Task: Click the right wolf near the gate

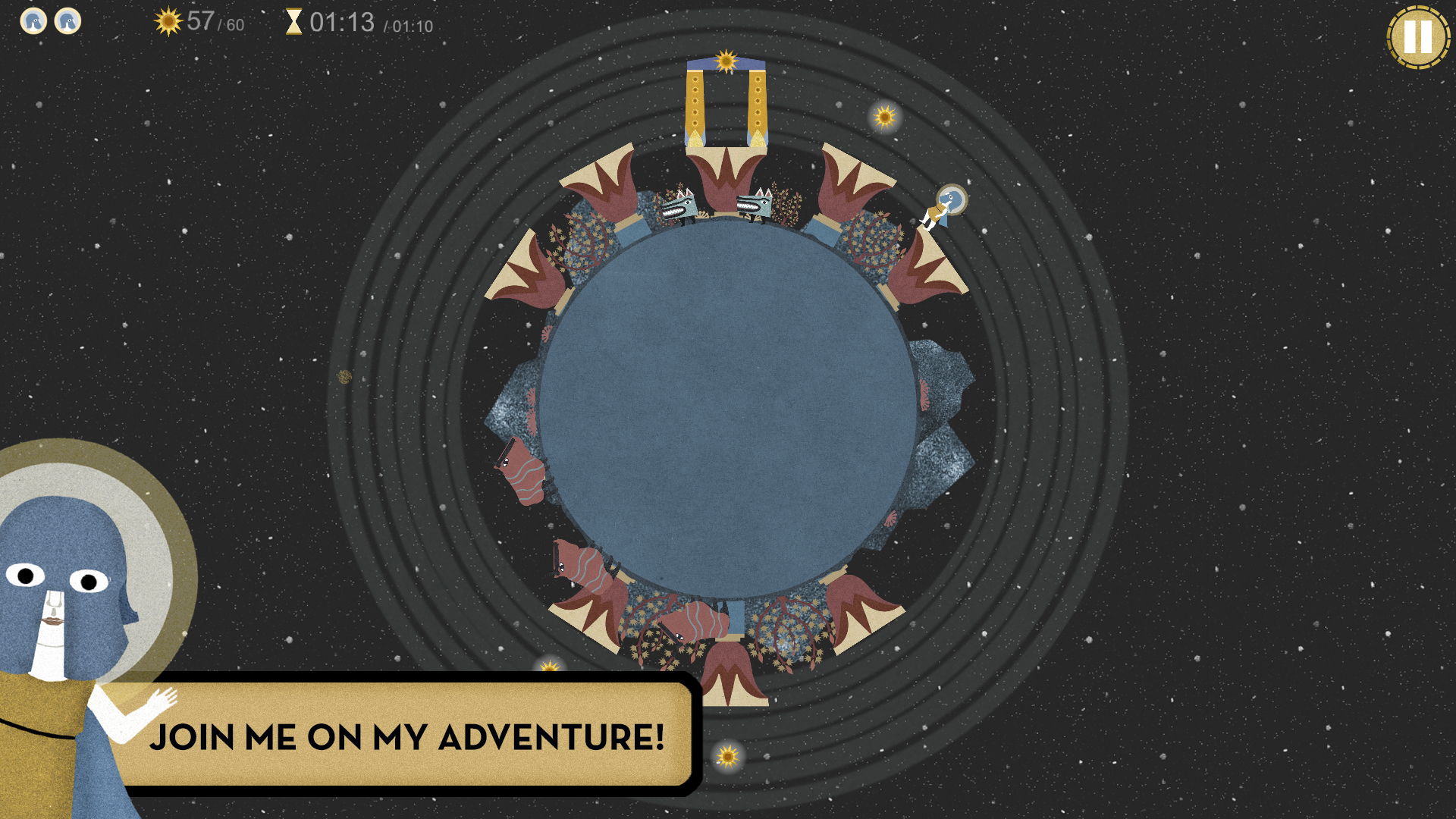Action: (x=751, y=206)
